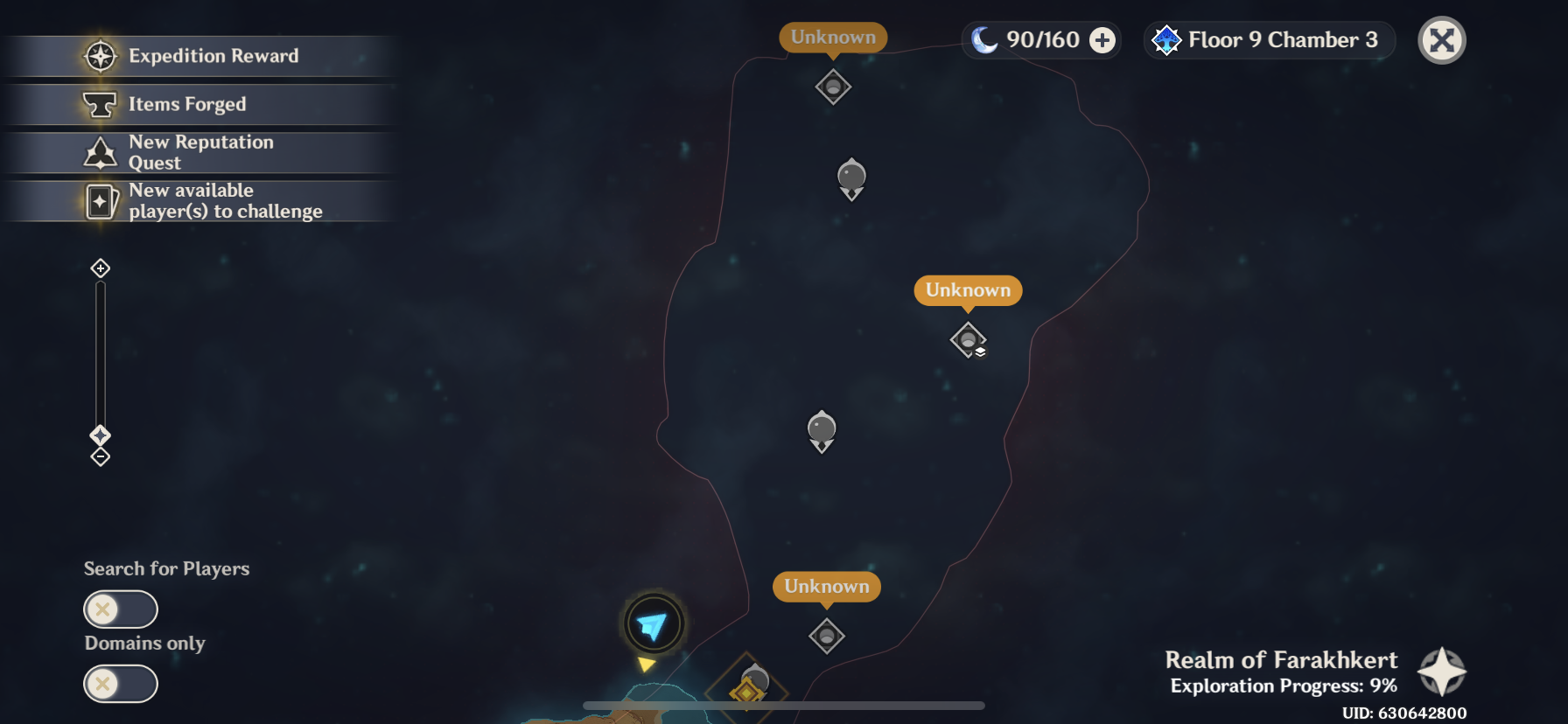Screen dimensions: 1568x724
Task: View new available players to challenge
Action: [226, 200]
